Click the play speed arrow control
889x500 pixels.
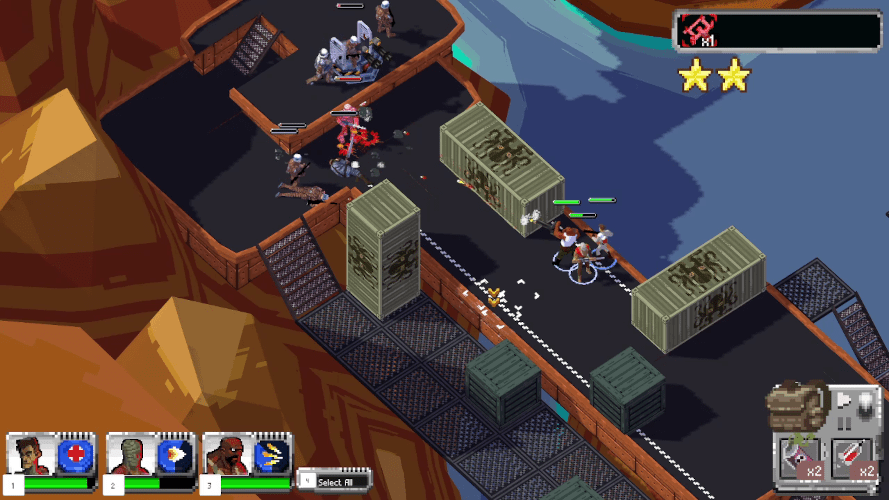pos(845,398)
